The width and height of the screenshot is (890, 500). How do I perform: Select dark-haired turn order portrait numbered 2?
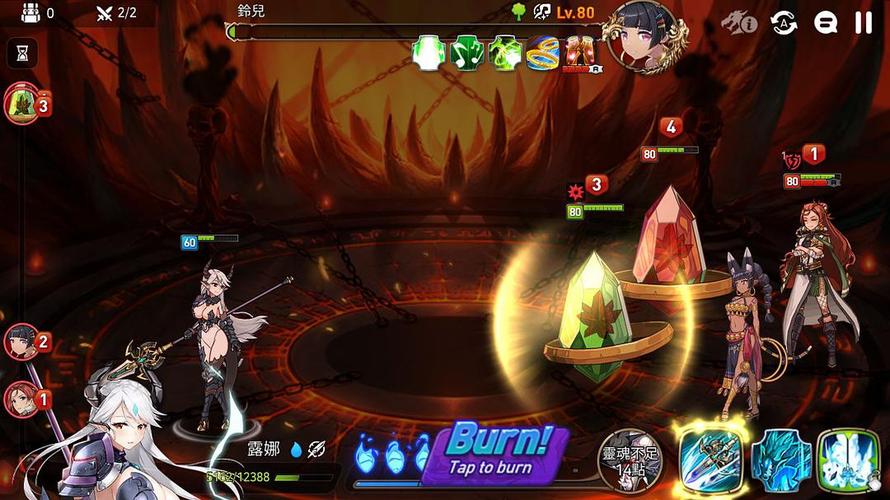tap(22, 344)
